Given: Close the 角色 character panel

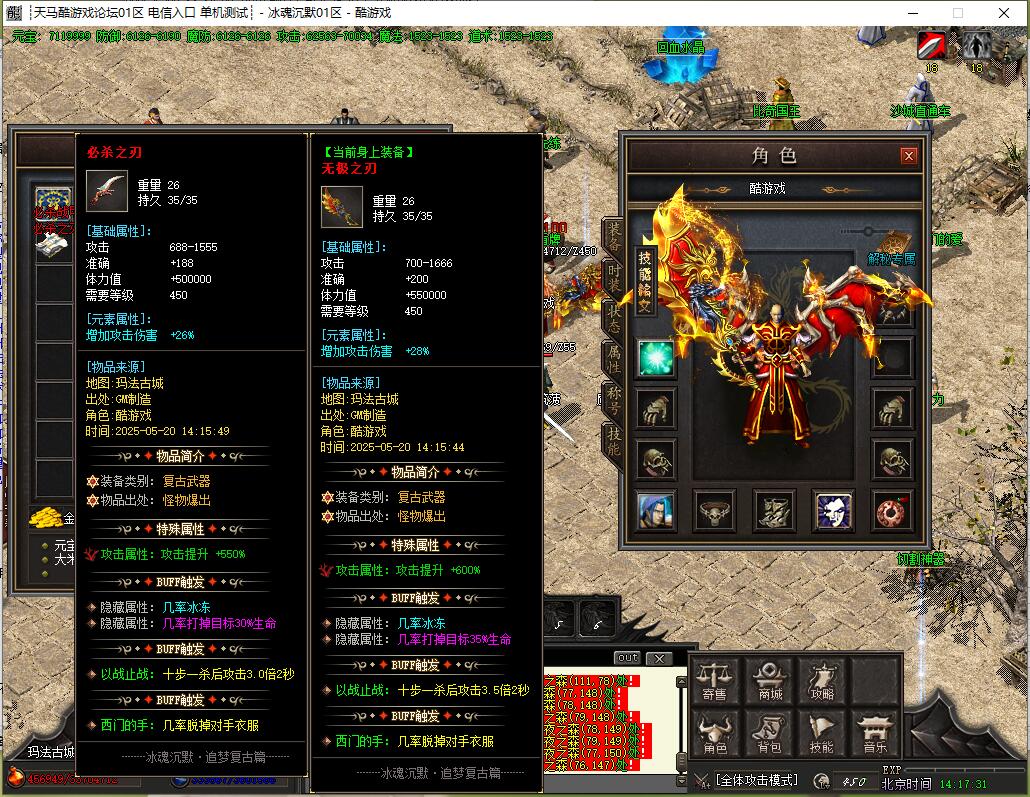Looking at the screenshot, I should 908,156.
